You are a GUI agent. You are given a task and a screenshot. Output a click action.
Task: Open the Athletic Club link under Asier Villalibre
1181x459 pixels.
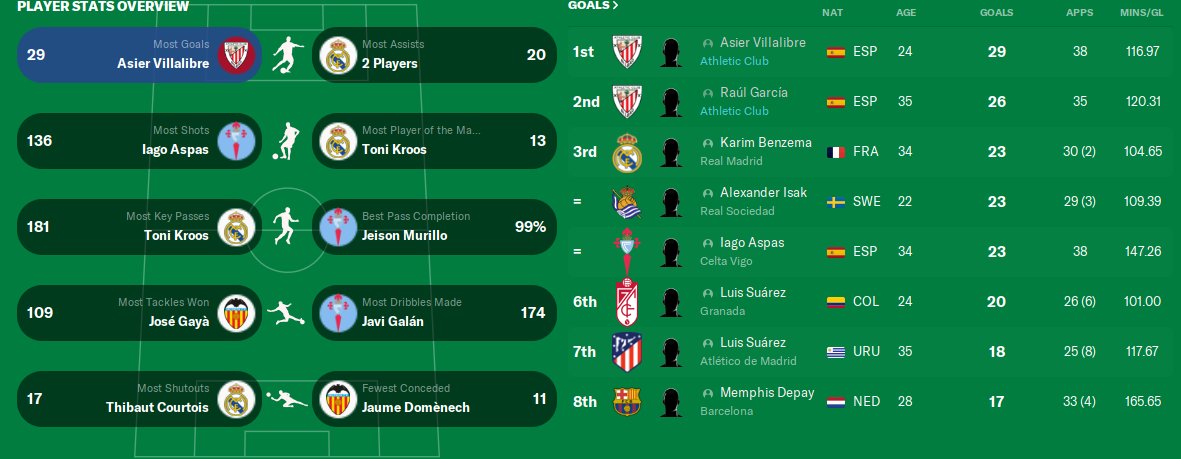734,61
